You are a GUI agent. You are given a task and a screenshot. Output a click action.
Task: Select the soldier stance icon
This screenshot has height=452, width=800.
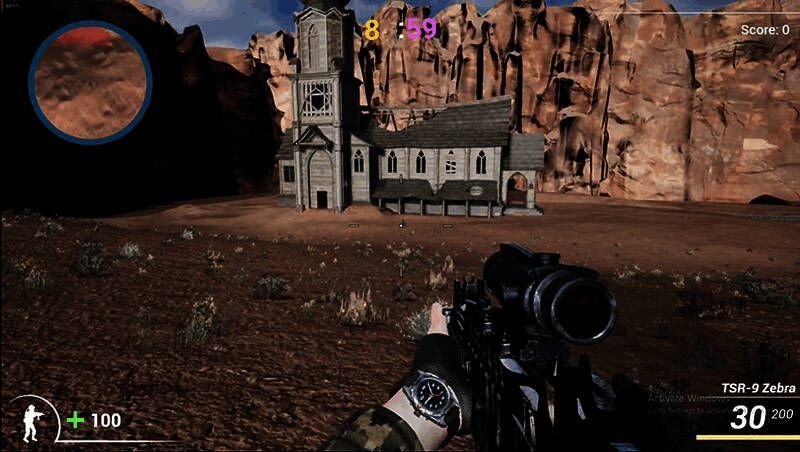(x=33, y=419)
